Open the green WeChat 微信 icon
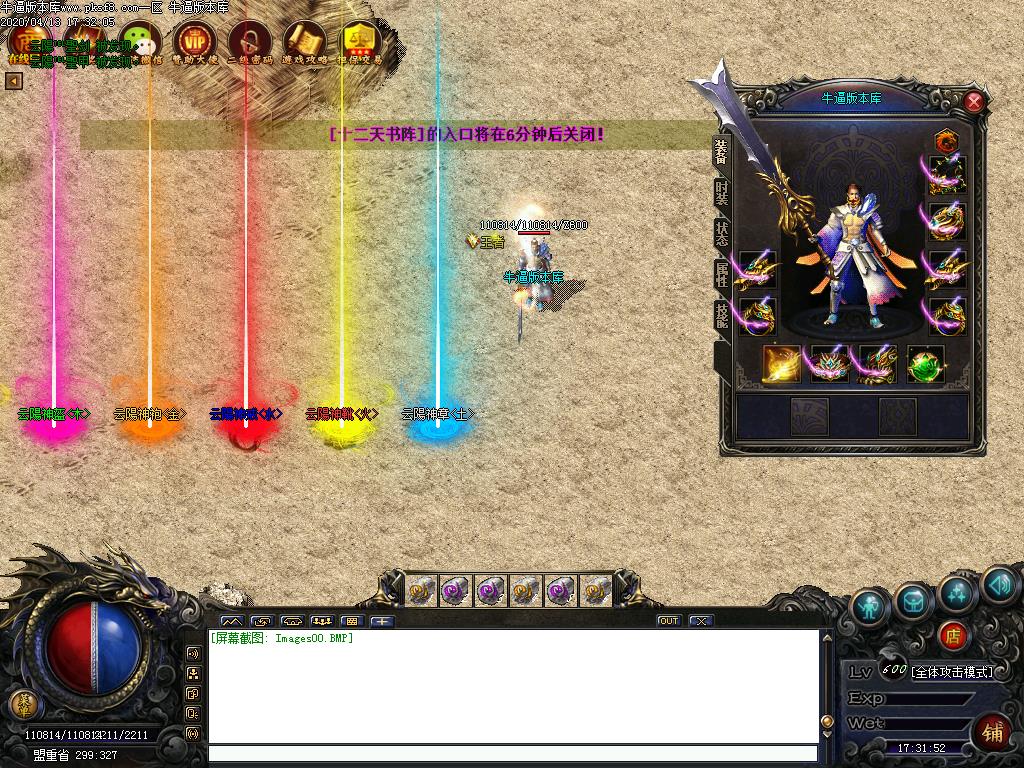Image resolution: width=1024 pixels, height=768 pixels. point(141,42)
